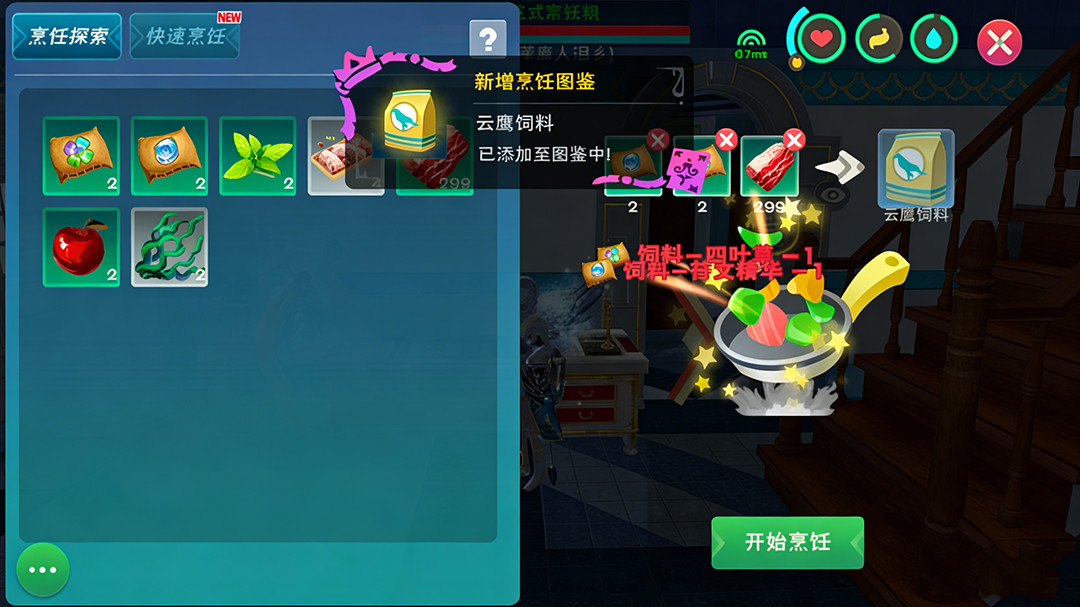Remove the raw meat from cooking slots
This screenshot has width=1080, height=607.
[x=794, y=140]
